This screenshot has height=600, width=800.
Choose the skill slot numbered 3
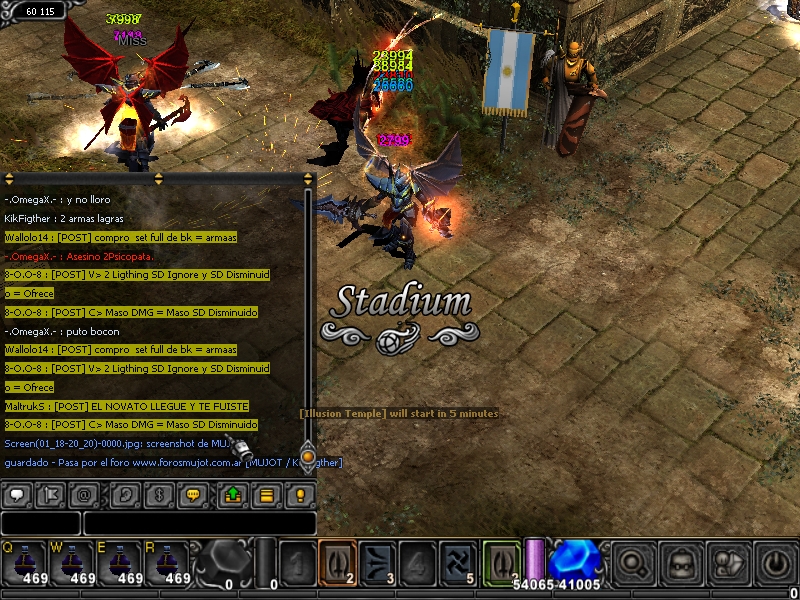tap(377, 562)
